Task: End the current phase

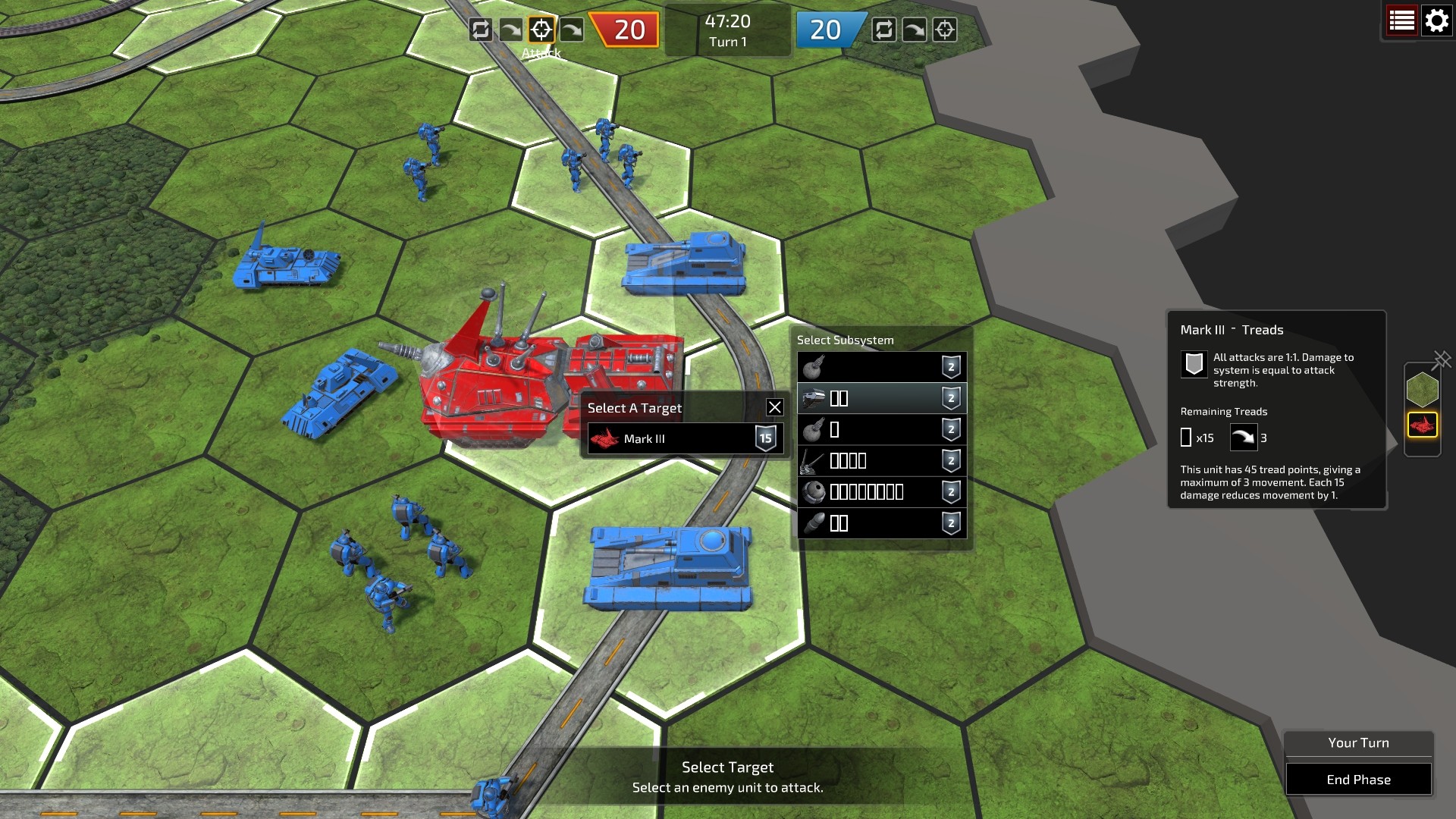Action: coord(1358,780)
